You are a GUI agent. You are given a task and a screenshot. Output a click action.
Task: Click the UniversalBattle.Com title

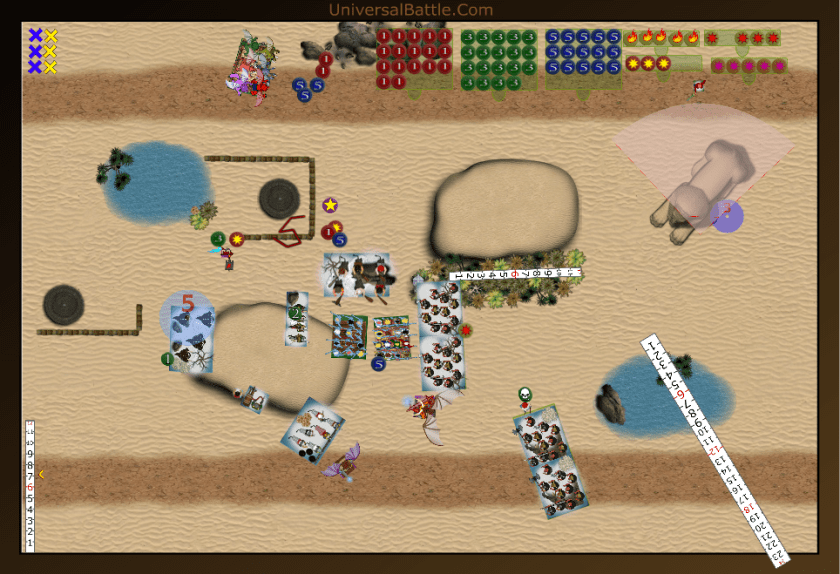point(410,10)
